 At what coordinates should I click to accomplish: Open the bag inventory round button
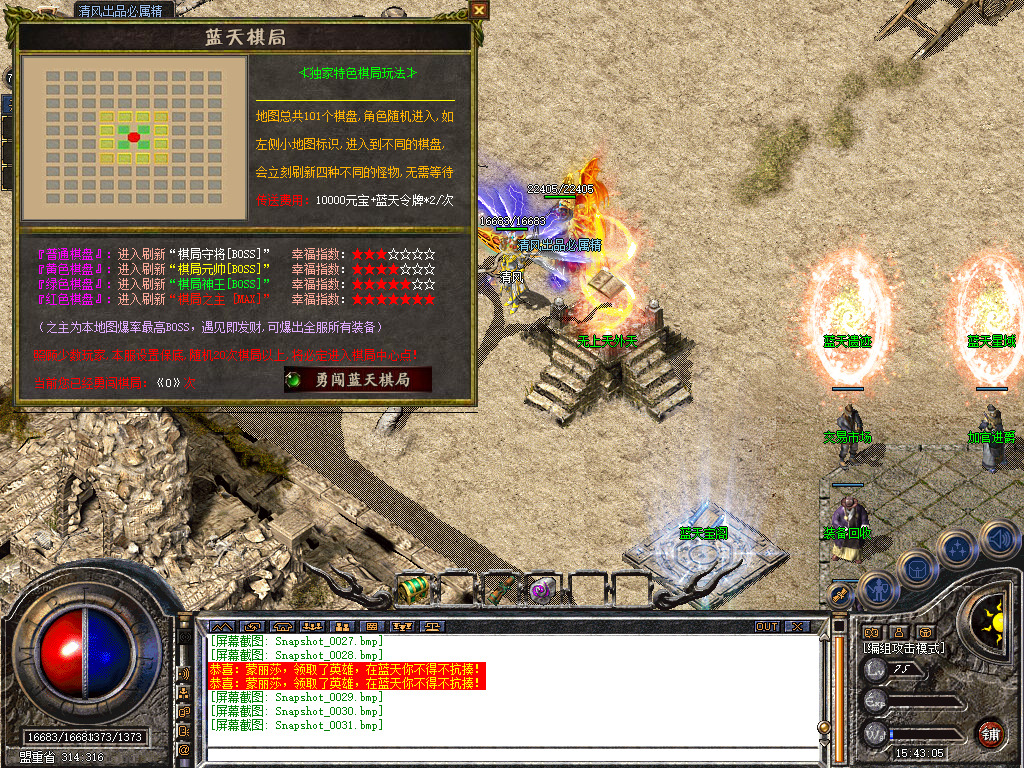pyautogui.click(x=916, y=568)
